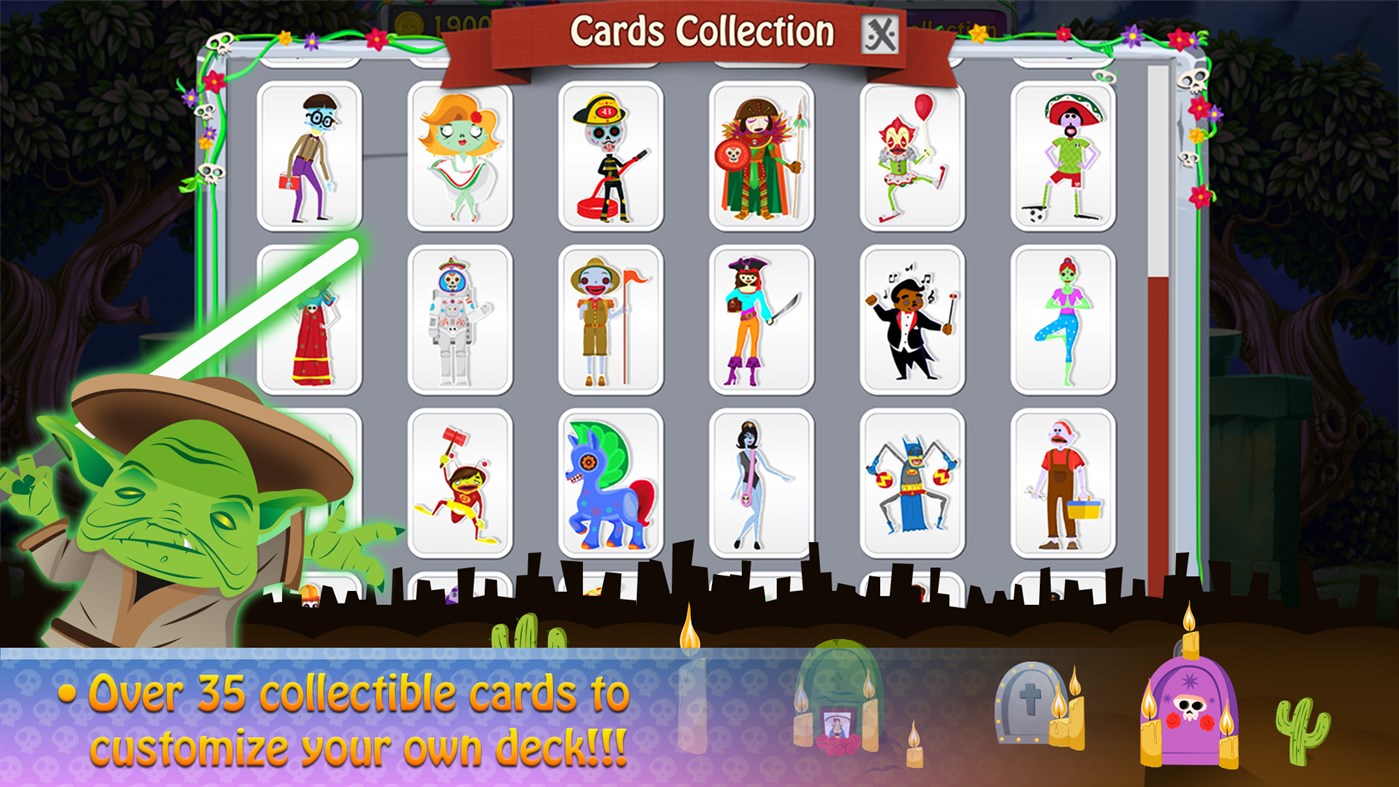The width and height of the screenshot is (1399, 787).
Task: Select the firefighter skeleton card
Action: pyautogui.click(x=610, y=155)
